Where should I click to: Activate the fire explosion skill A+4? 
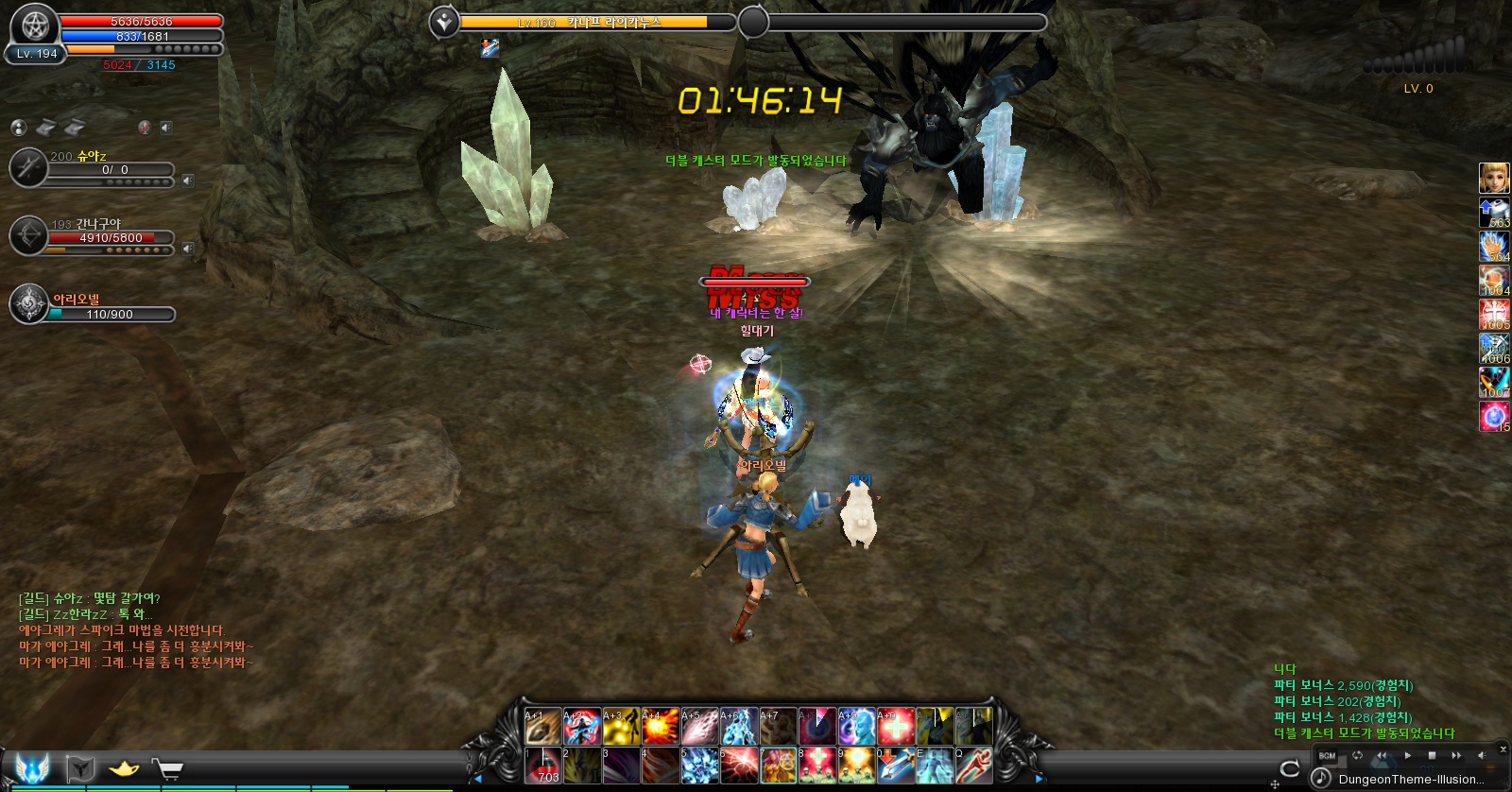(x=661, y=727)
